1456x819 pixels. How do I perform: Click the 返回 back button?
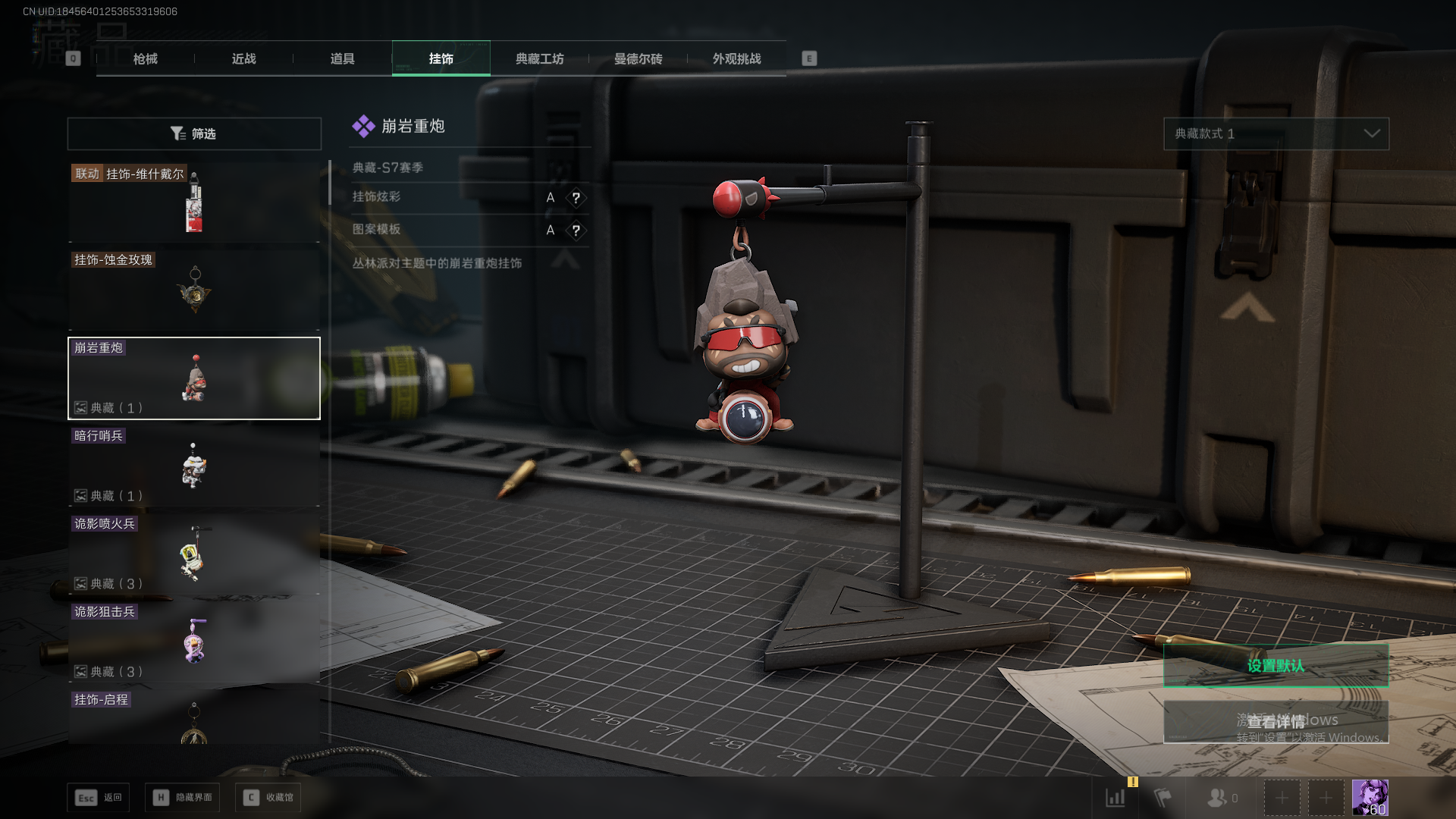tap(99, 798)
